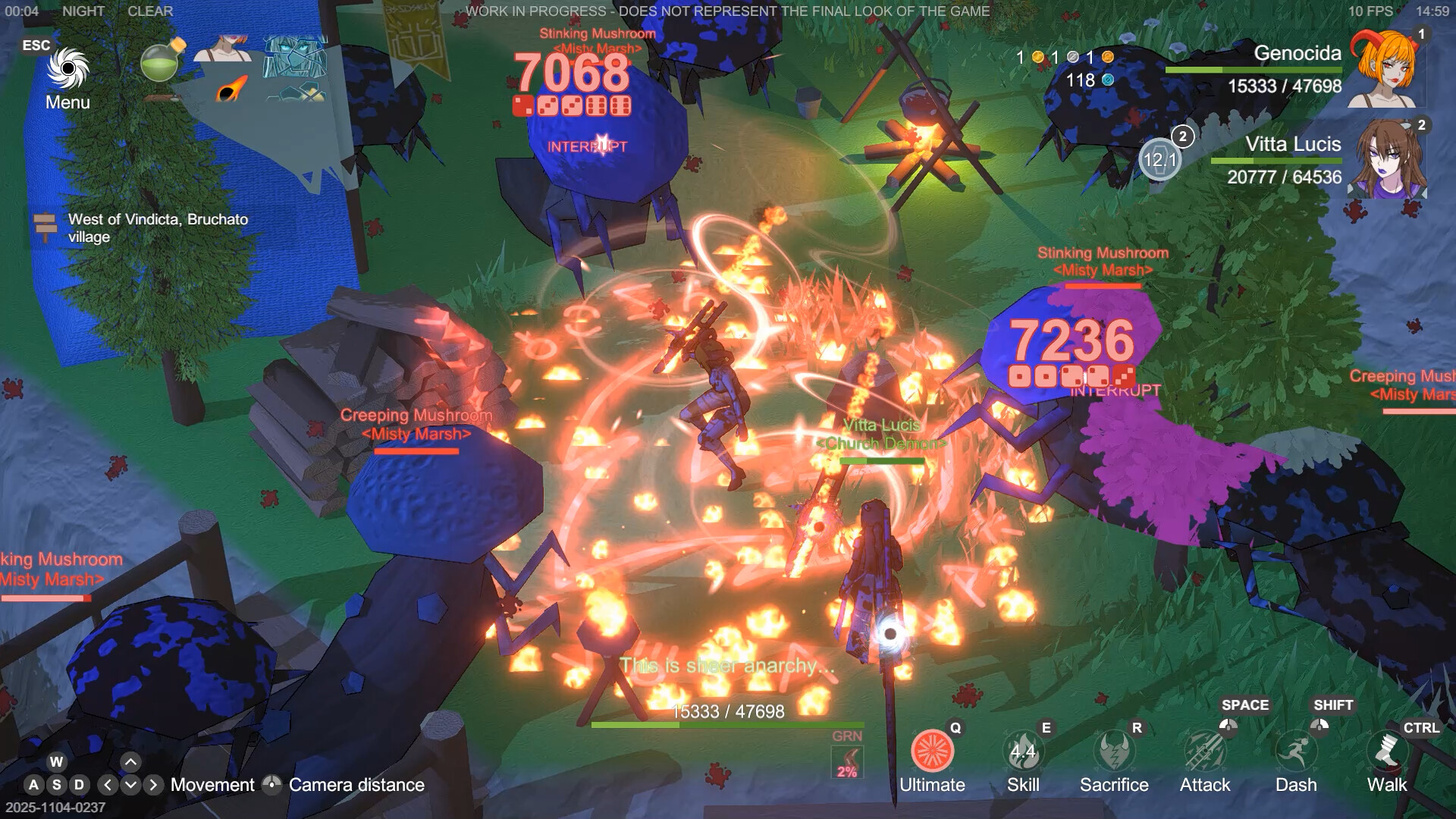Select Genocida's party portrait

click(x=1385, y=70)
